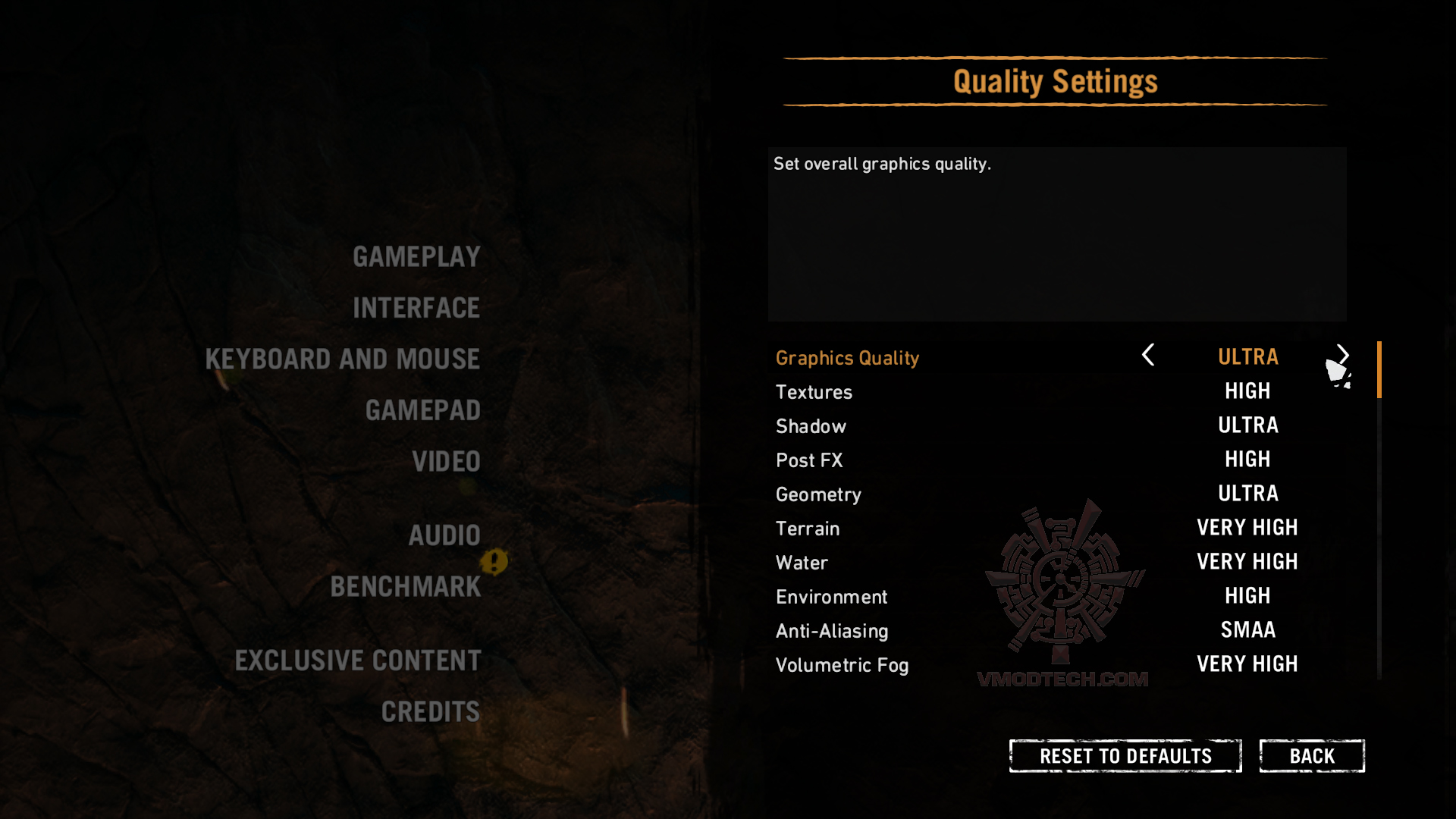Choose the Gamepad menu entry
This screenshot has width=1456, height=819.
click(423, 410)
